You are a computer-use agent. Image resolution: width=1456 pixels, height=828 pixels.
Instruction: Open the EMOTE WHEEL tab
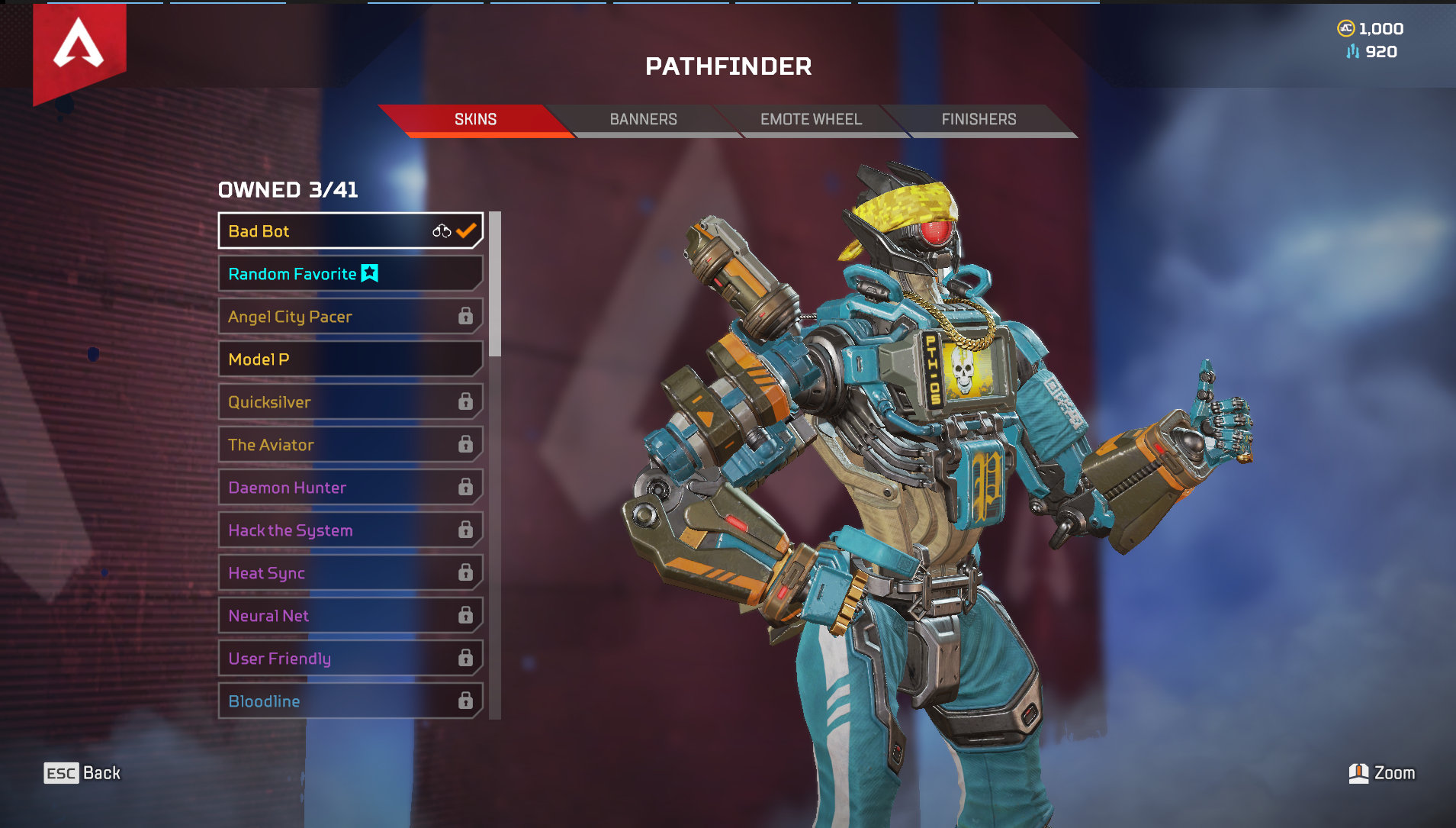click(x=810, y=119)
